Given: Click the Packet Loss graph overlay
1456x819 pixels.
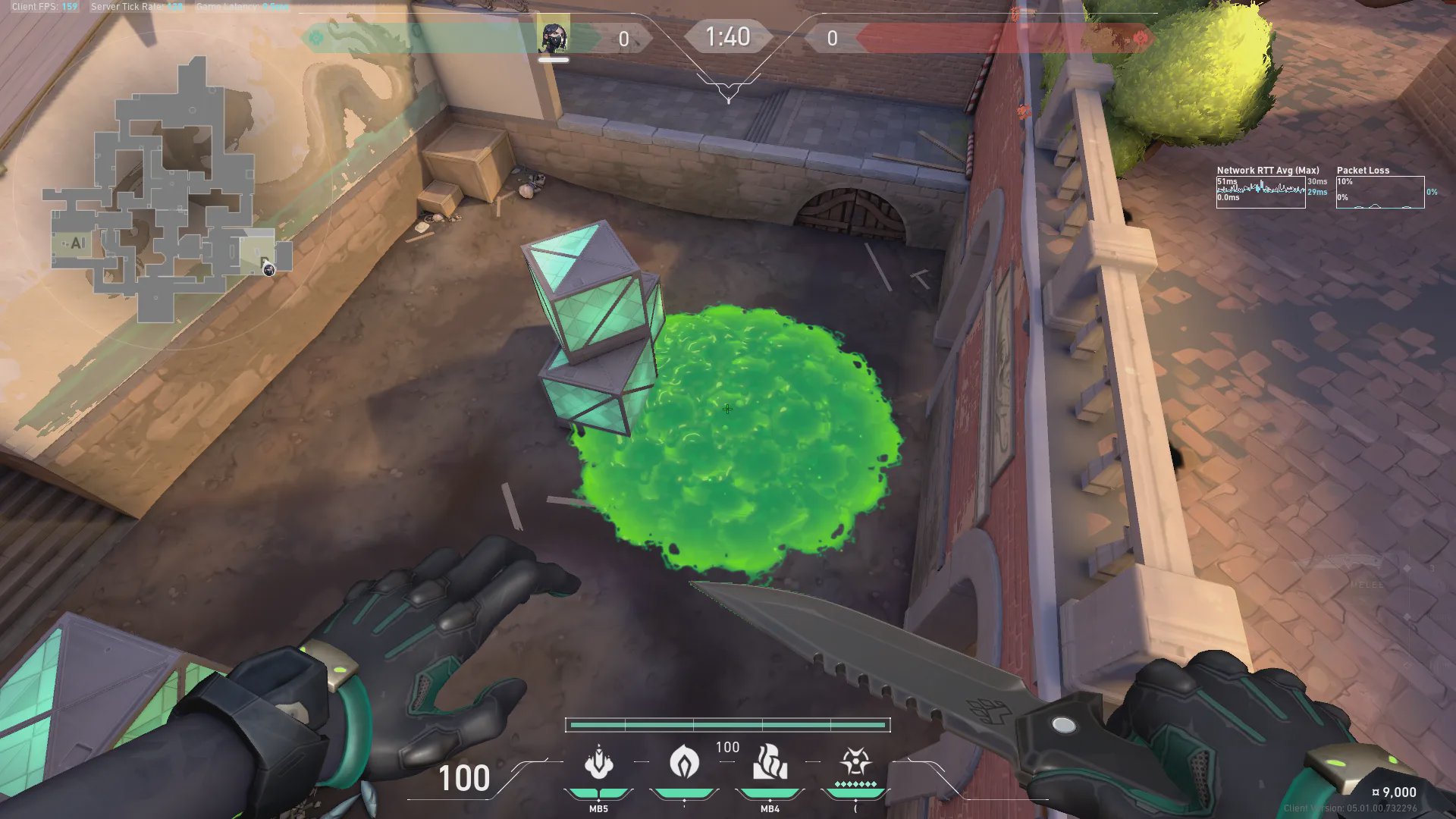Looking at the screenshot, I should coord(1379,192).
